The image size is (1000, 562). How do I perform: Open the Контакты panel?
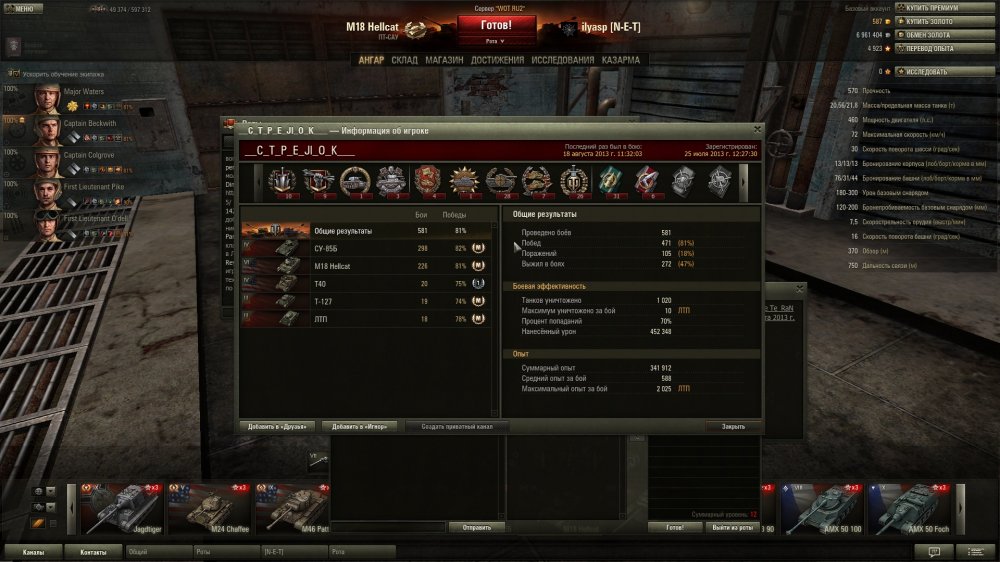[93, 551]
